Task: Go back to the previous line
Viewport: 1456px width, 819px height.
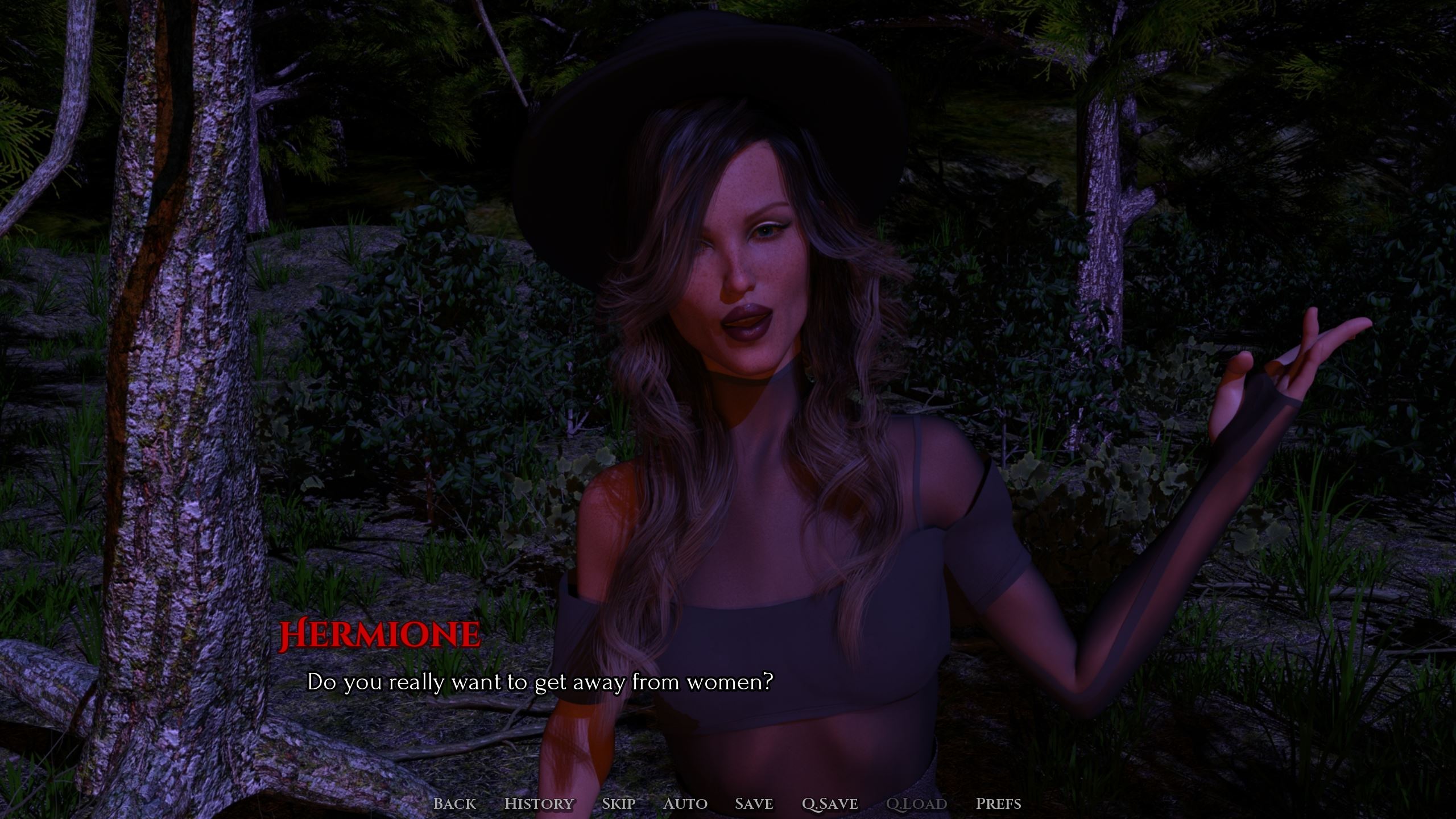Action: coord(454,804)
